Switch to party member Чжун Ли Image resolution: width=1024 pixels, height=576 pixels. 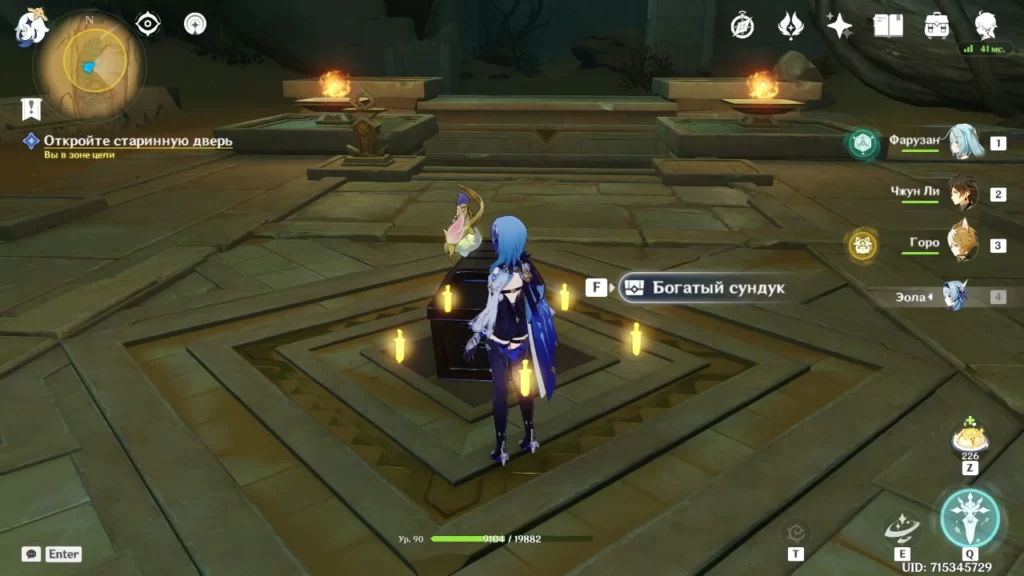tap(962, 194)
